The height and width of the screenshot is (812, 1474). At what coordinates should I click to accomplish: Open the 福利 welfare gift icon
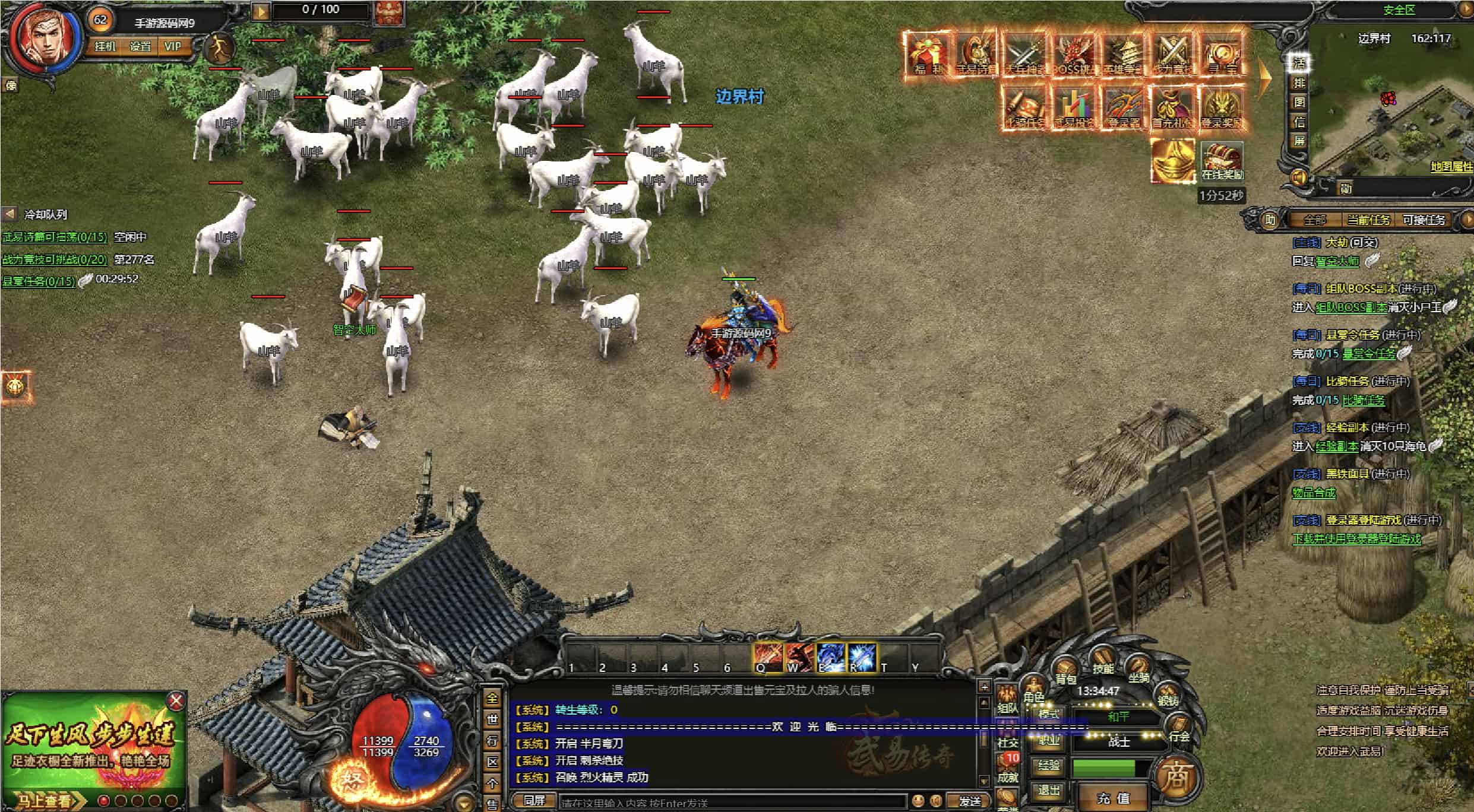(929, 55)
